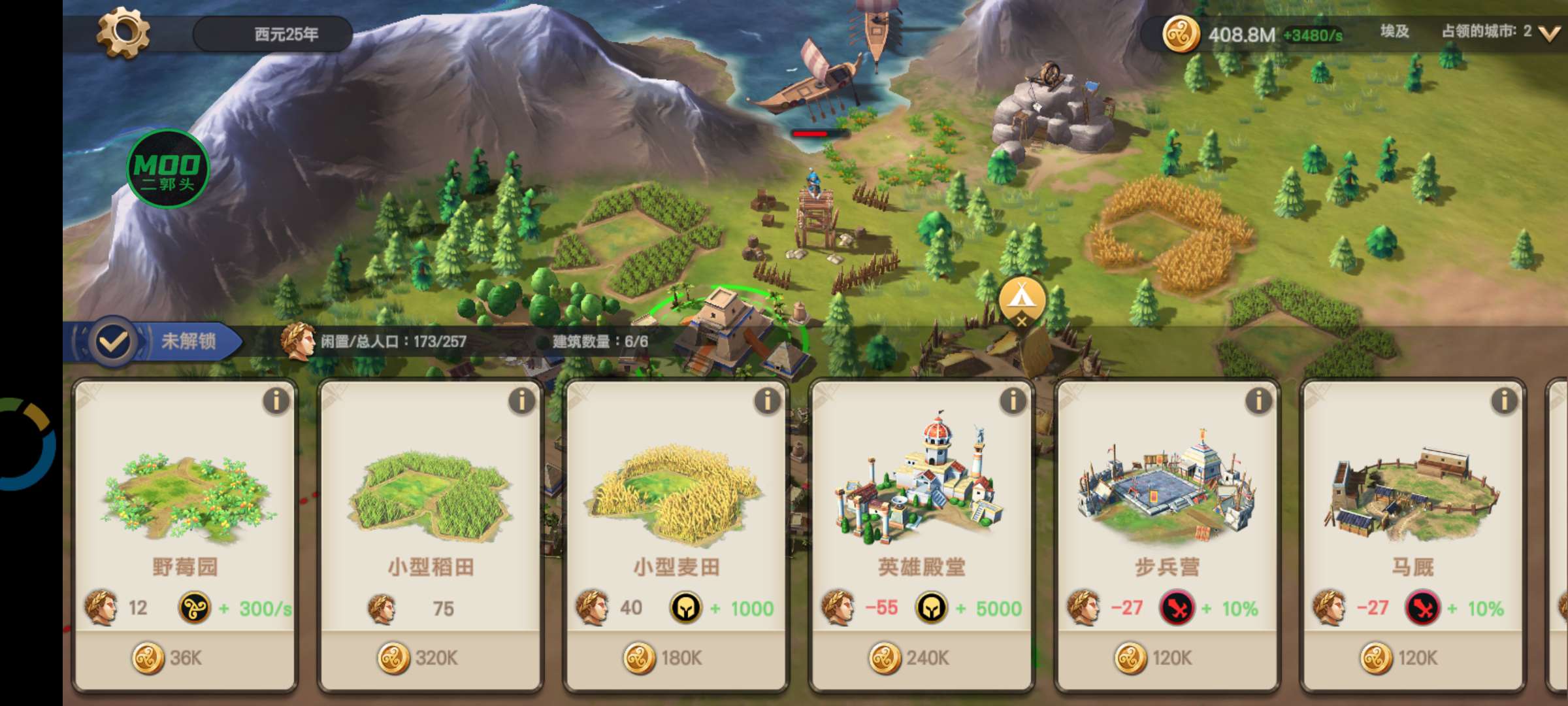Expand the occupied cities dropdown arrow
Image resolution: width=1568 pixels, height=706 pixels.
point(1549,33)
